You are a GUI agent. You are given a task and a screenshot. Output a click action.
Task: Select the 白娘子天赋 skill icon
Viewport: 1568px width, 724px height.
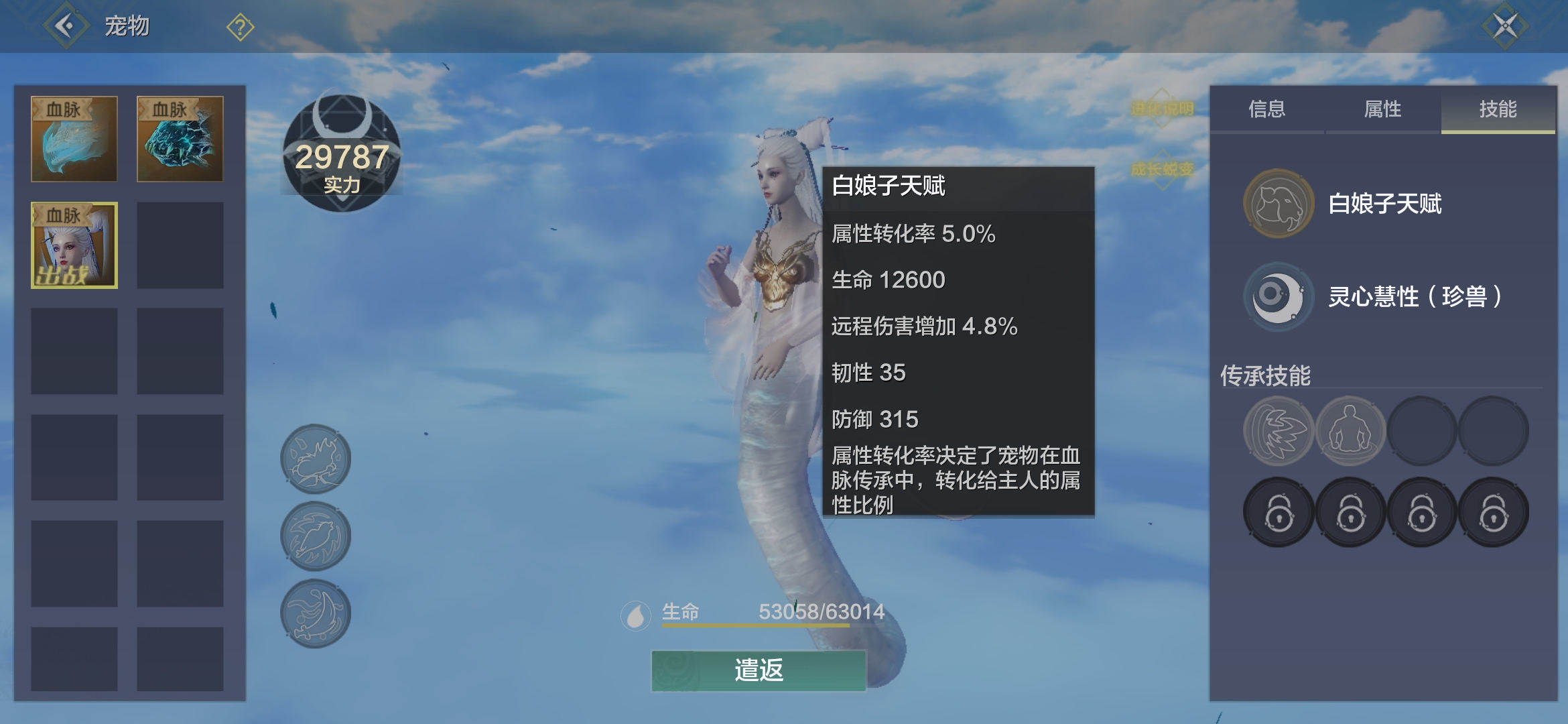point(1278,204)
